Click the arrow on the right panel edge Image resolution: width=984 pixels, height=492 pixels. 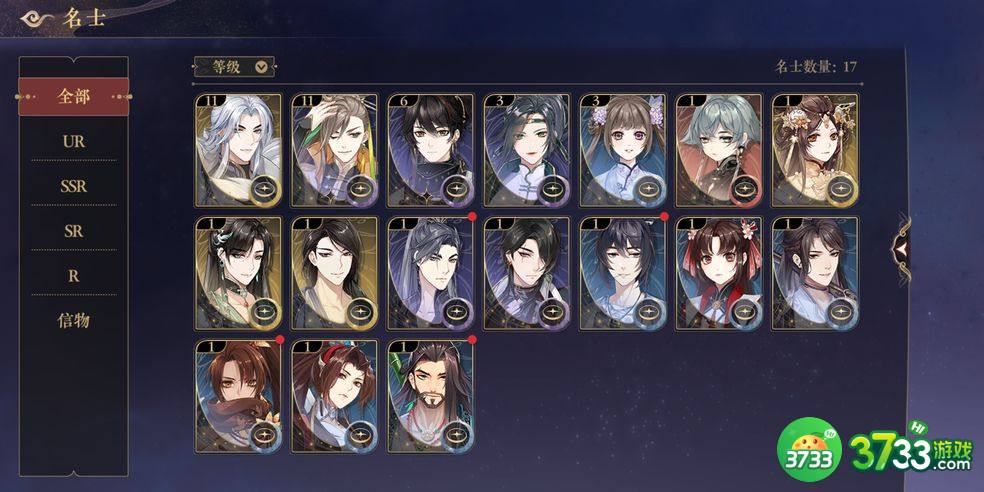point(902,246)
